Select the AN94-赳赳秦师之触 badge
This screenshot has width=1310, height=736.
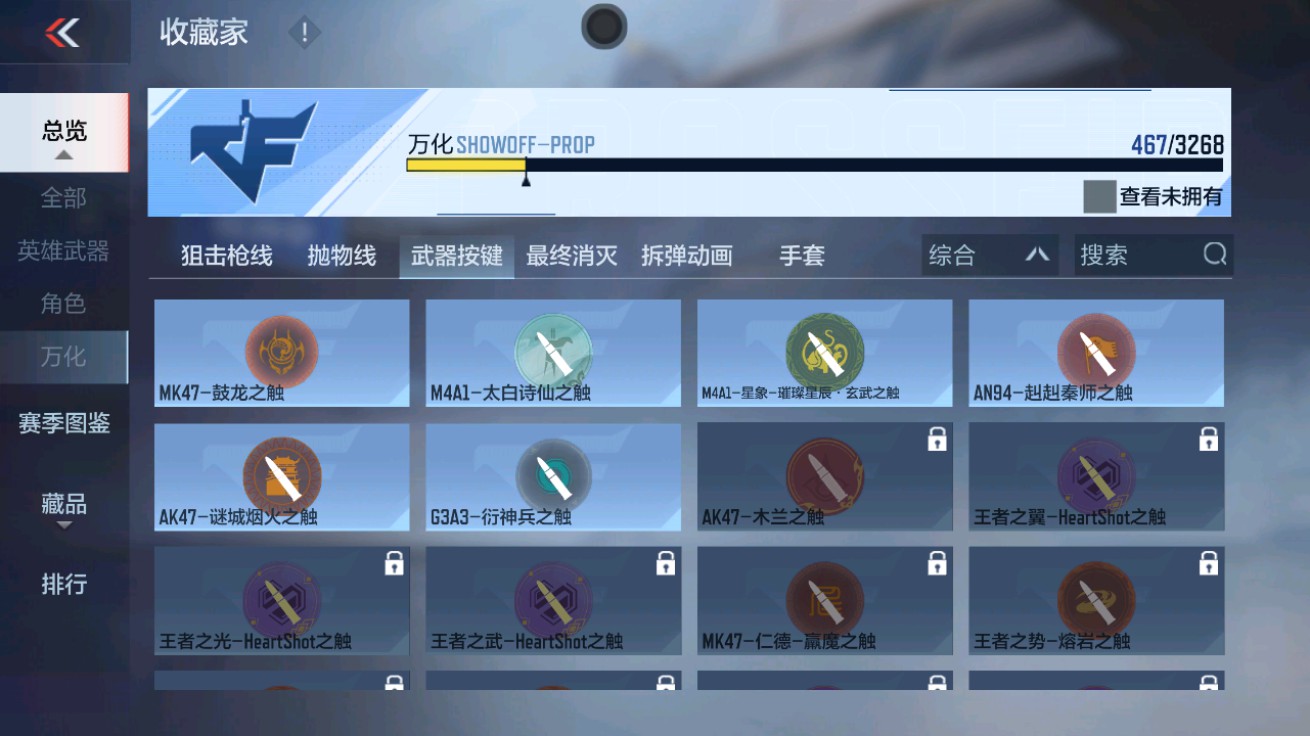(x=1094, y=352)
